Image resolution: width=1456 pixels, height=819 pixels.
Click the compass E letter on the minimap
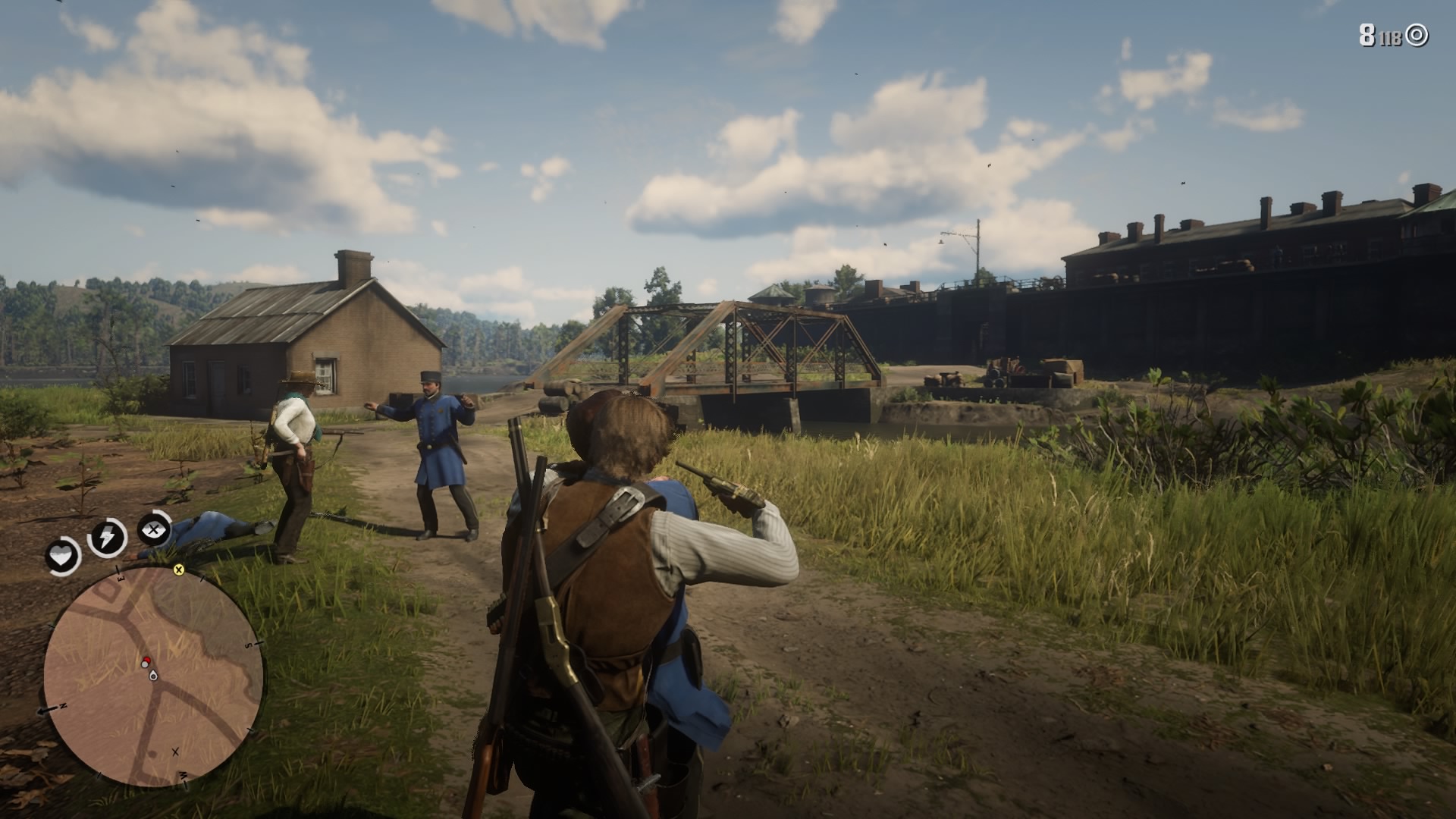point(118,579)
